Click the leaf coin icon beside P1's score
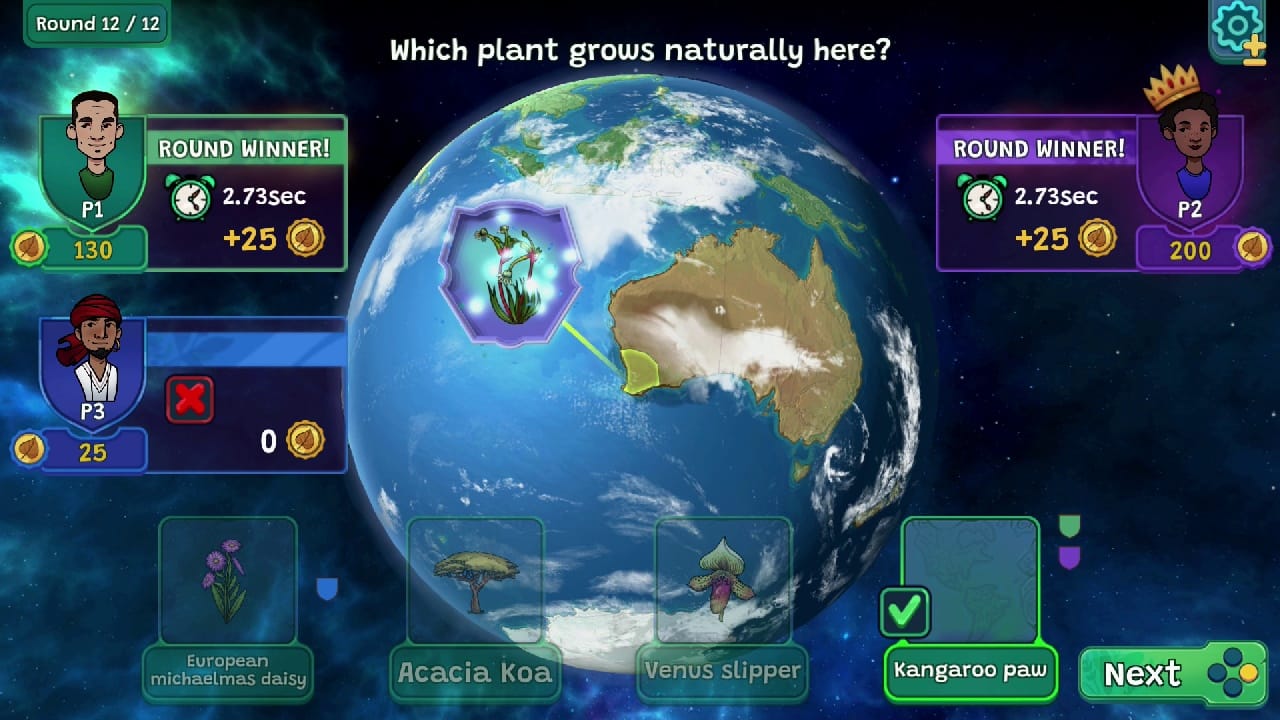 (x=28, y=247)
